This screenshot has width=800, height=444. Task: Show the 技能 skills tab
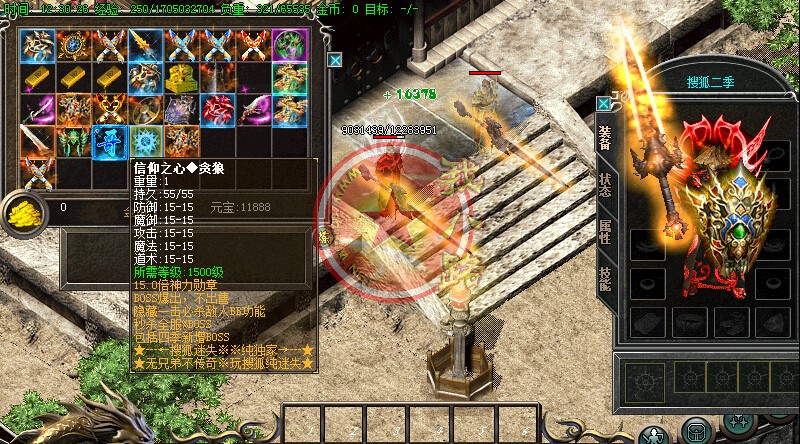pyautogui.click(x=606, y=277)
